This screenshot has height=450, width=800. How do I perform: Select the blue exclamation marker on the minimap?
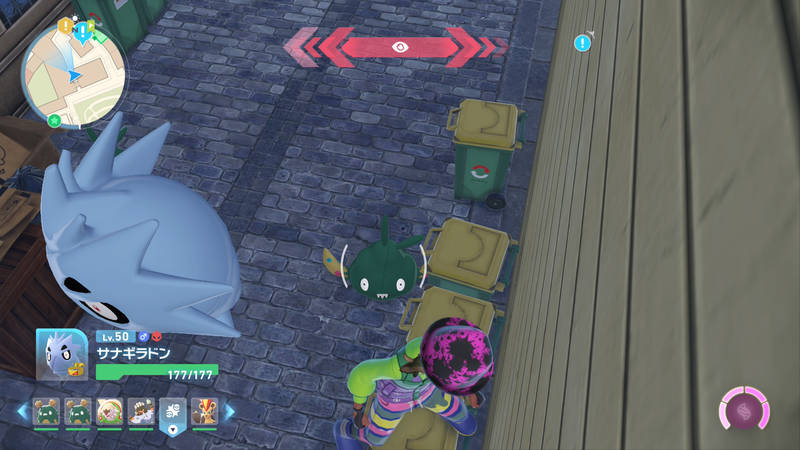pyautogui.click(x=82, y=28)
